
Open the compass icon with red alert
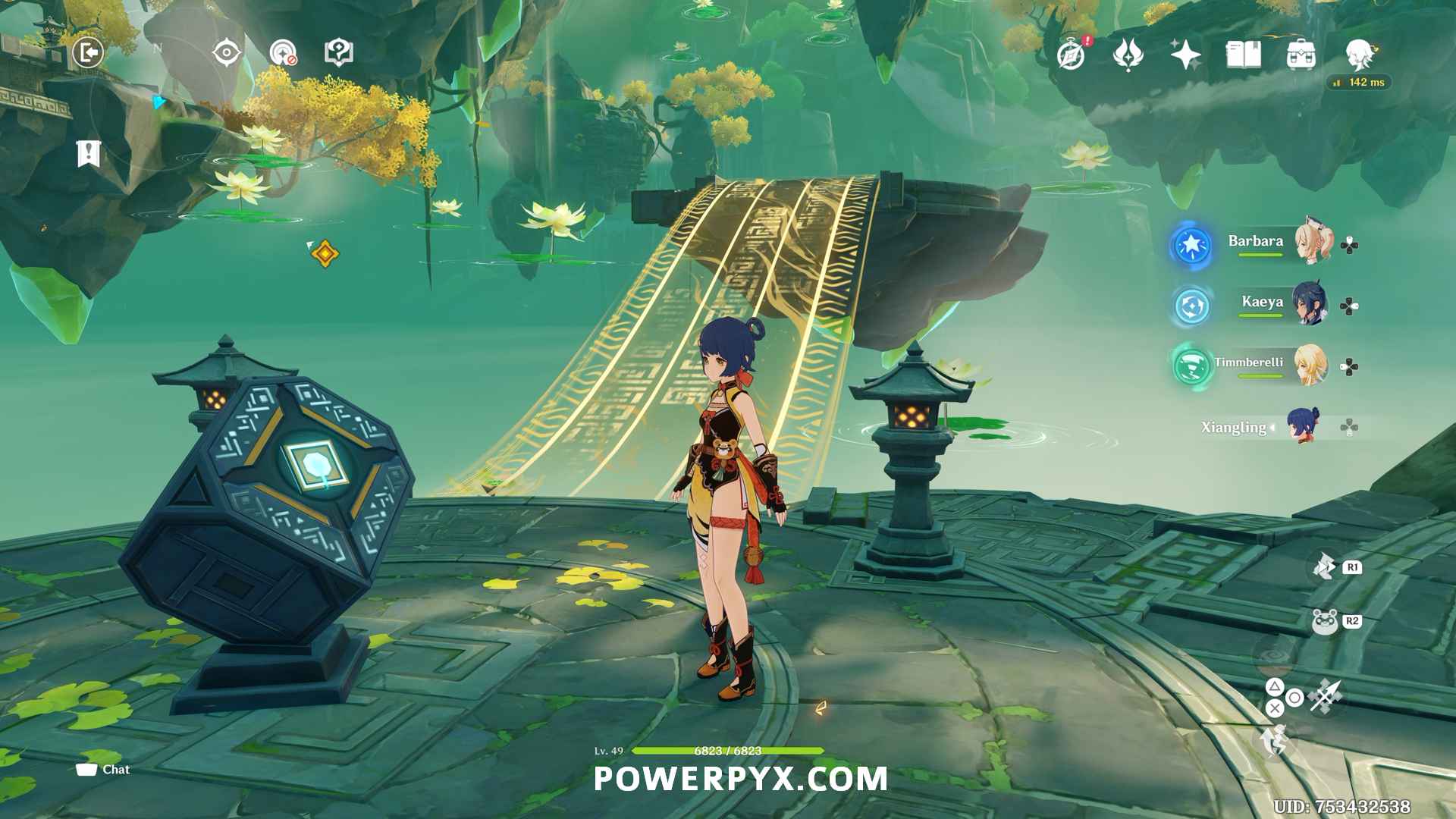1071,55
